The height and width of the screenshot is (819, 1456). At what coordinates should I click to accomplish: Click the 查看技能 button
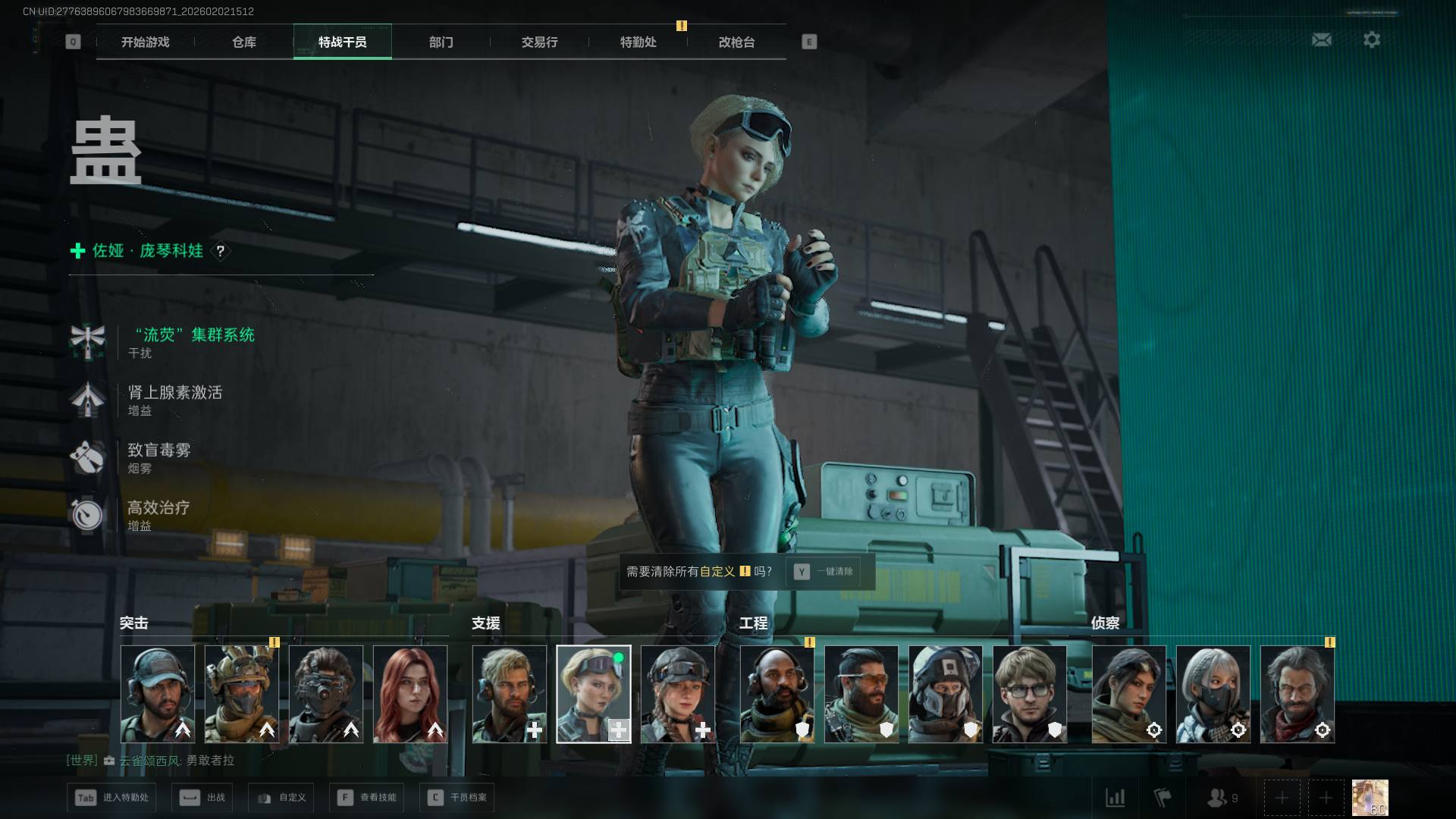(x=367, y=798)
